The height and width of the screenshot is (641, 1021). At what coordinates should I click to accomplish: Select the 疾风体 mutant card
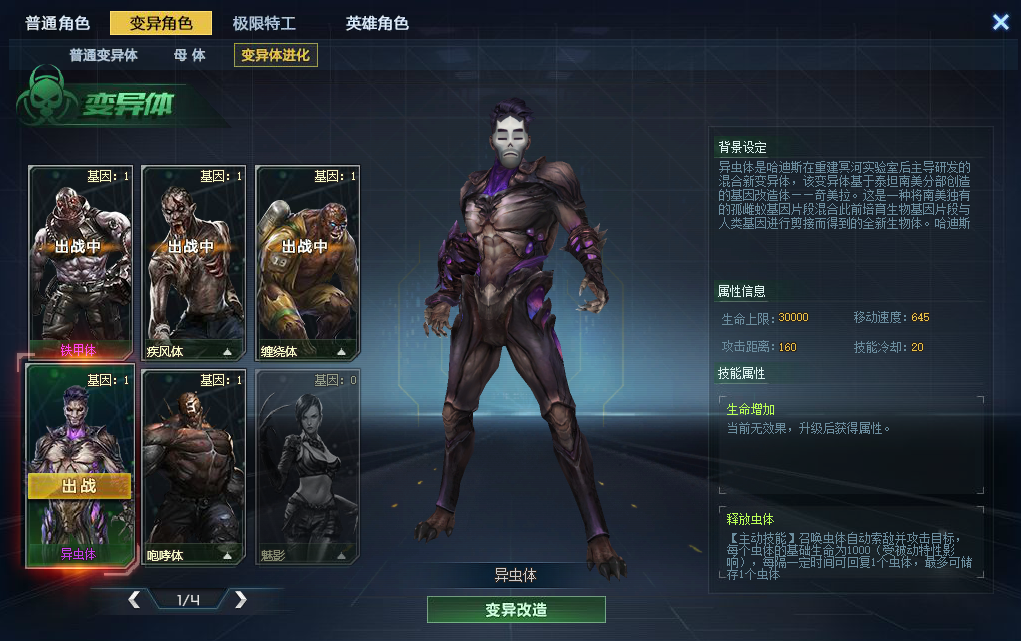coord(194,262)
